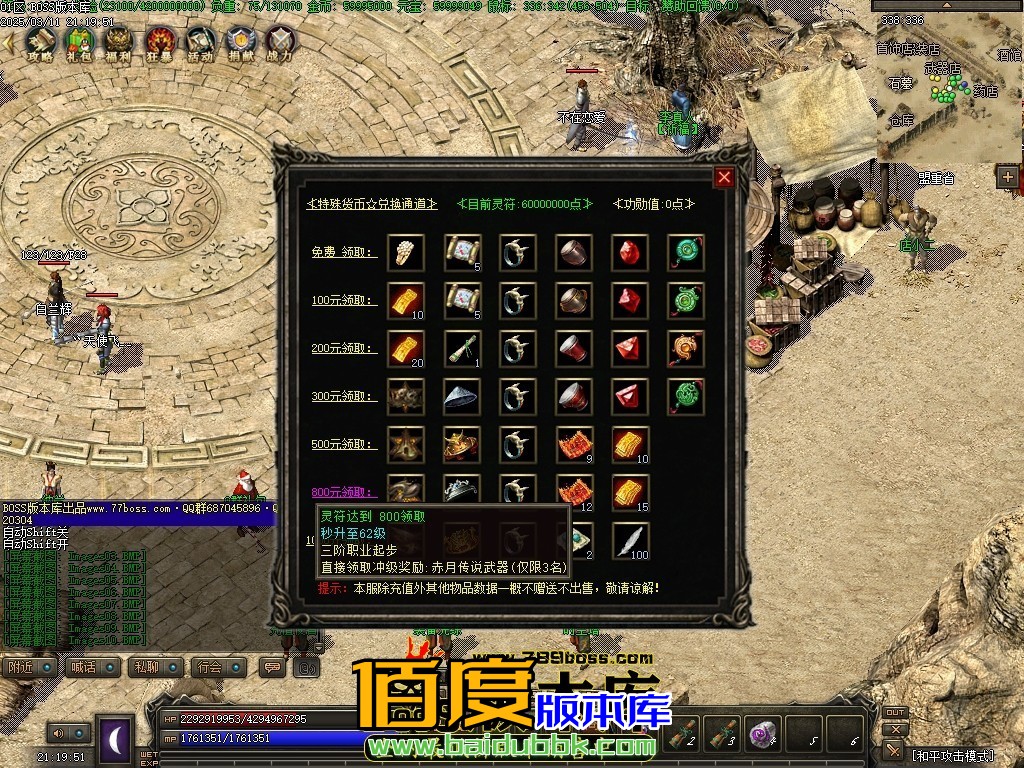Open the 福利 welfare icon
The image size is (1024, 768).
click(x=119, y=42)
